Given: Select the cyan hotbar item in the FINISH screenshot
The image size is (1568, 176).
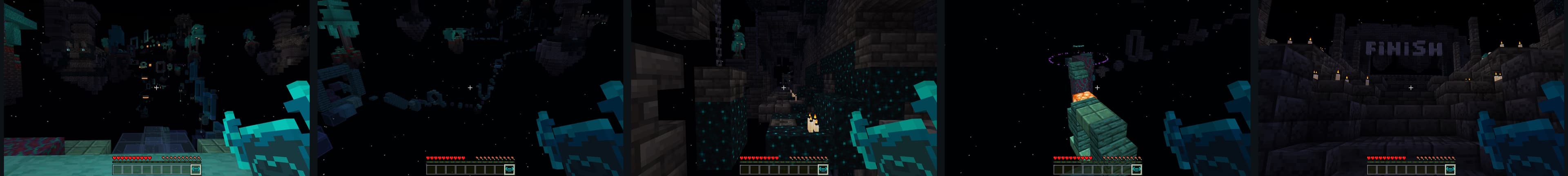Looking at the screenshot, I should (1450, 169).
